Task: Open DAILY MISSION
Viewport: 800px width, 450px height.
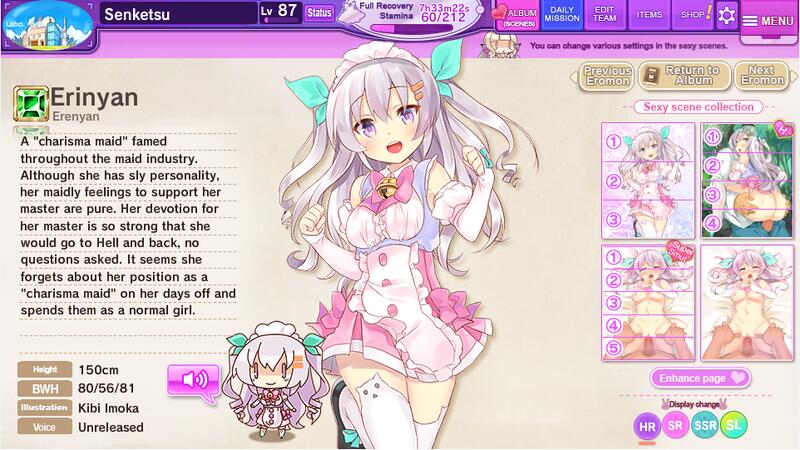Action: (562, 14)
